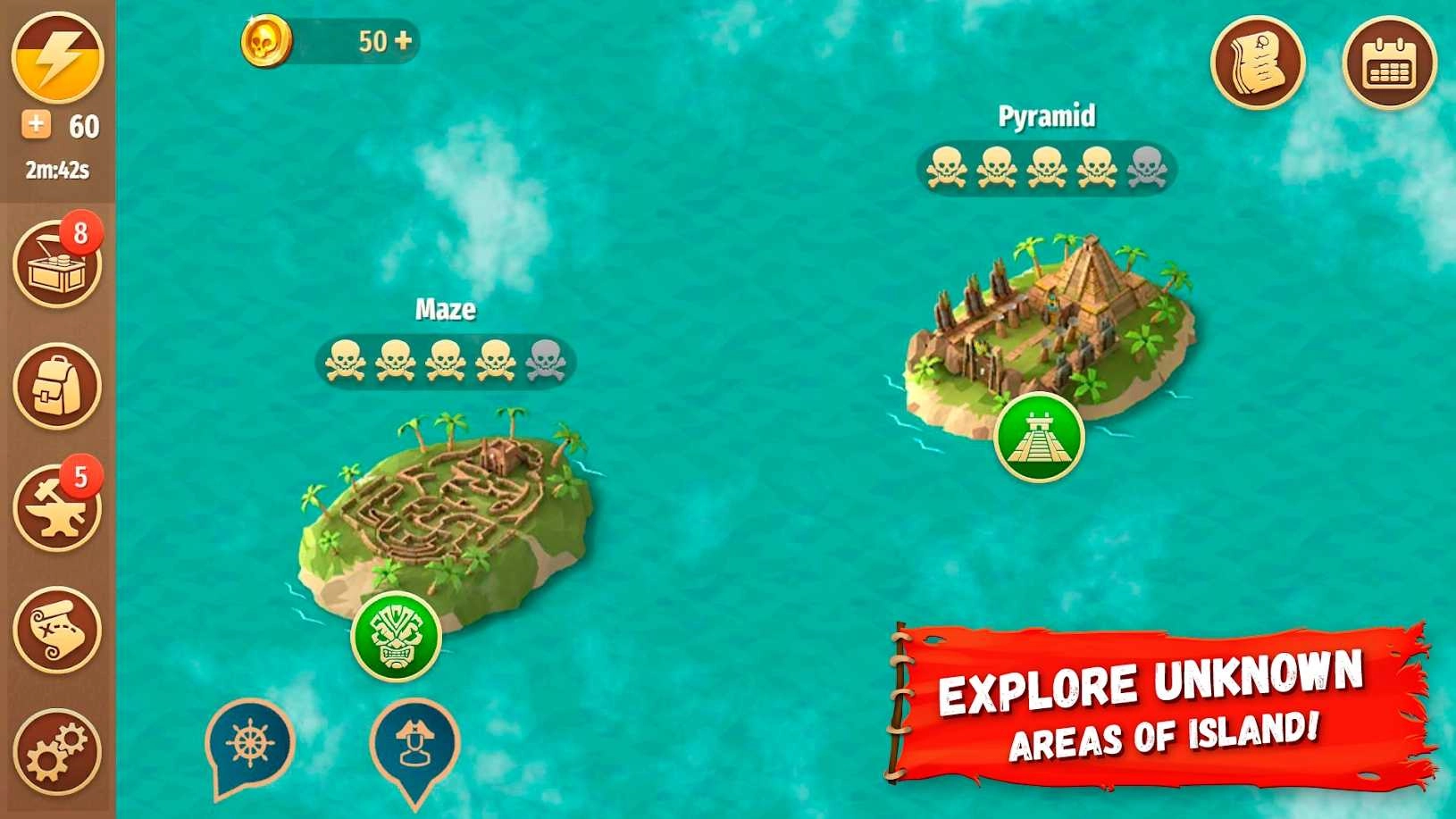Open the quest scroll in top right

(1259, 61)
